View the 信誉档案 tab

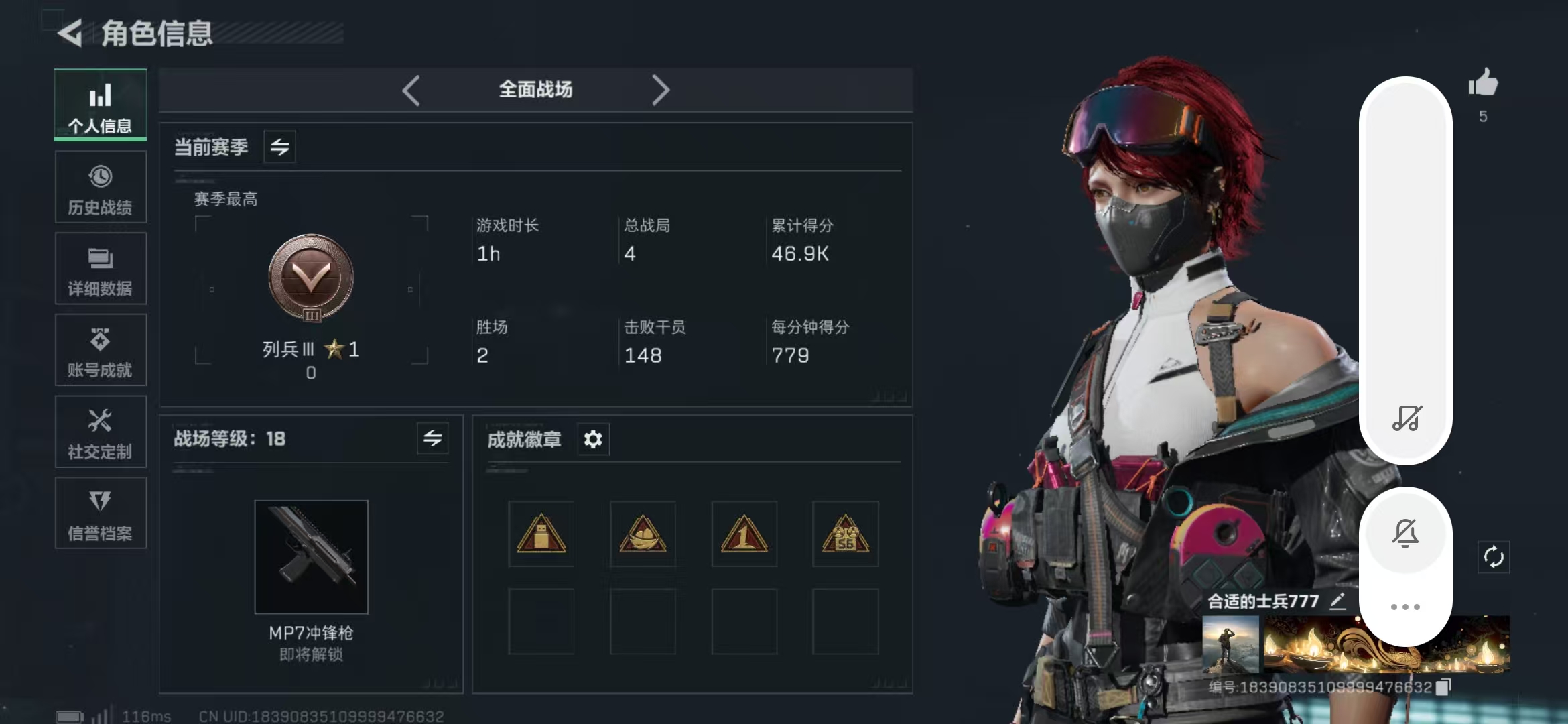(x=101, y=514)
